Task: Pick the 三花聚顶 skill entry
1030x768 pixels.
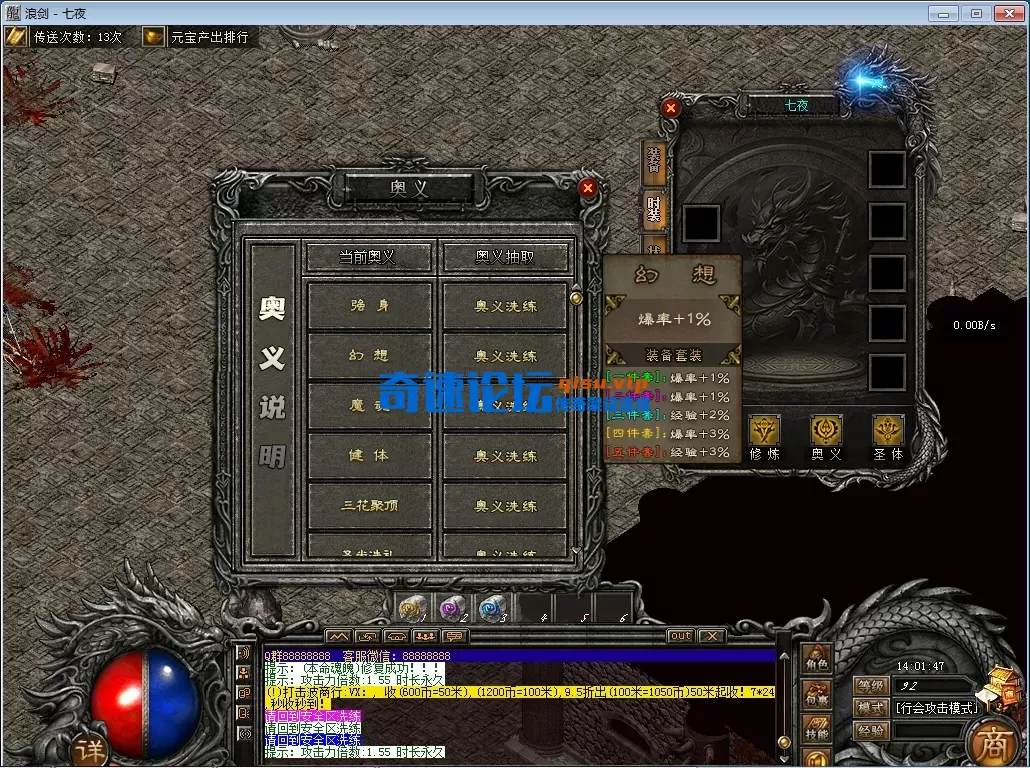Action: coord(370,506)
